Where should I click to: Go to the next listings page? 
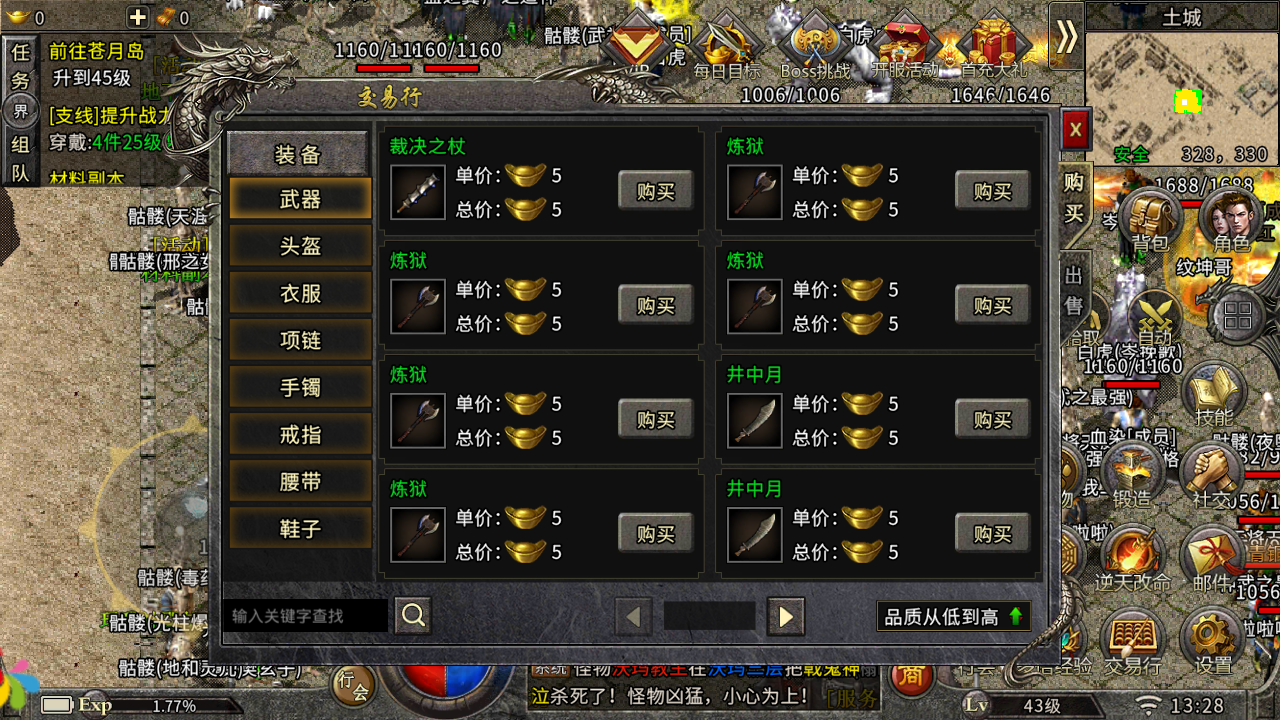tap(786, 617)
